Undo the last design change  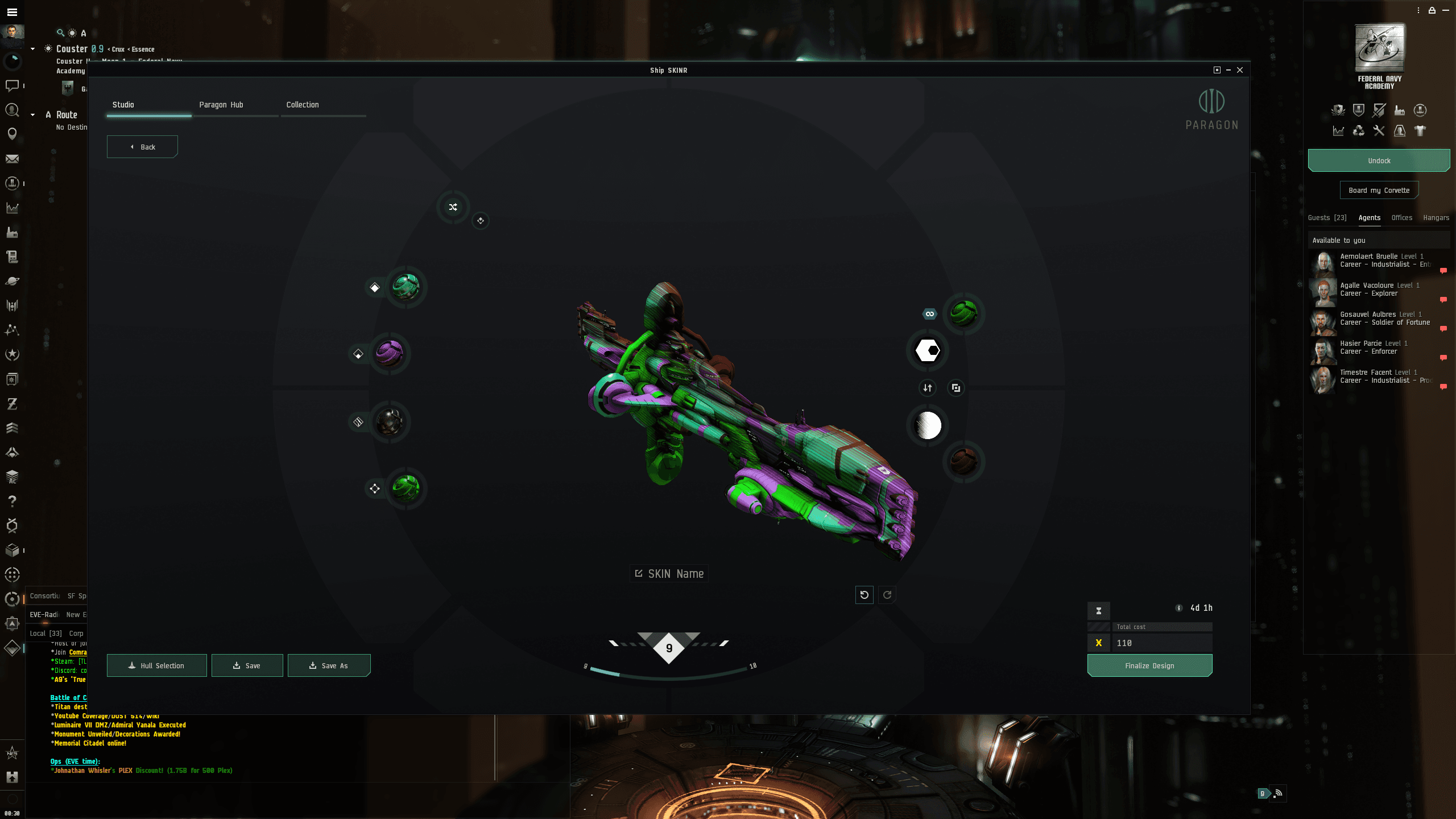[864, 595]
